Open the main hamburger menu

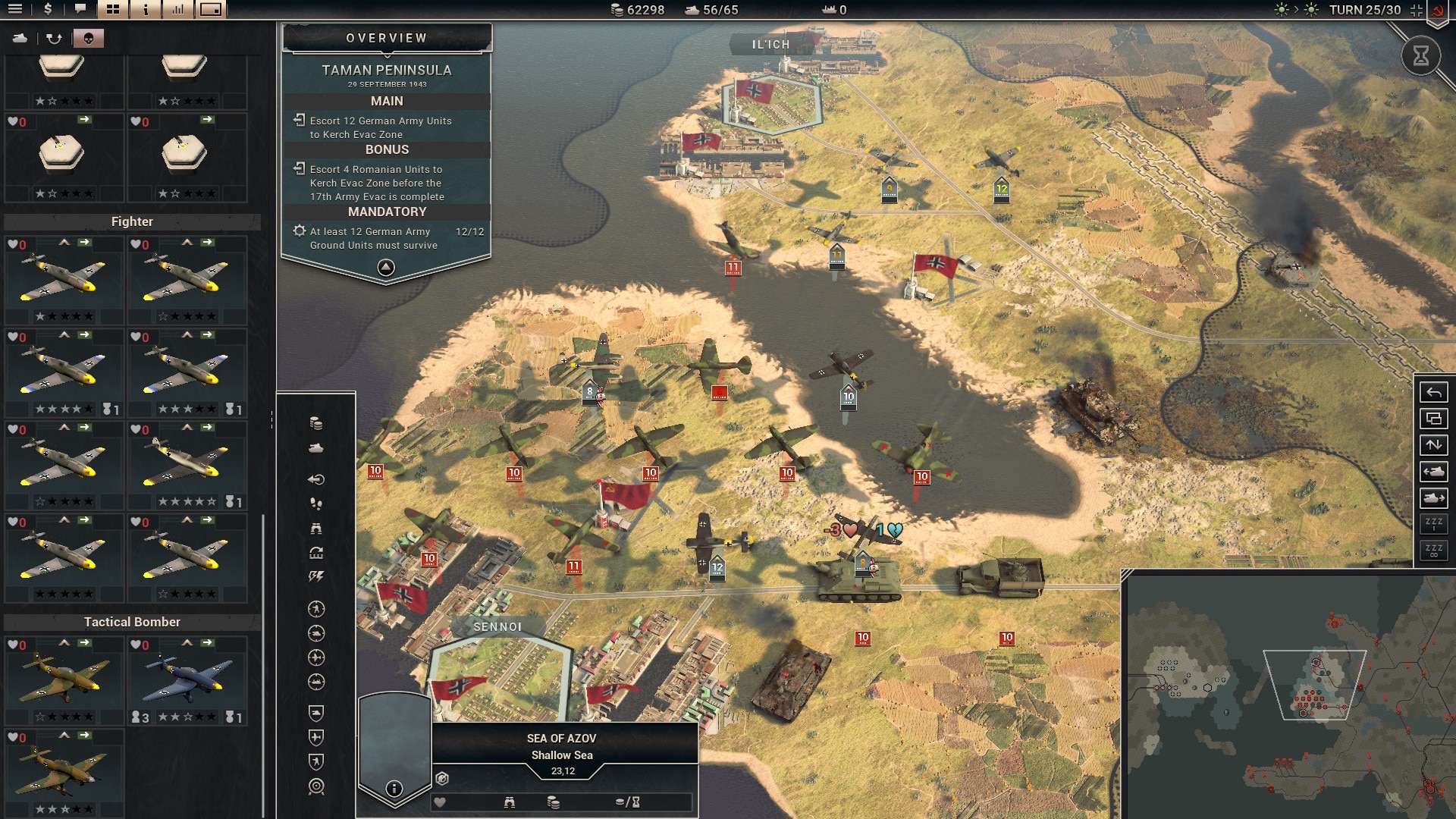(15, 9)
